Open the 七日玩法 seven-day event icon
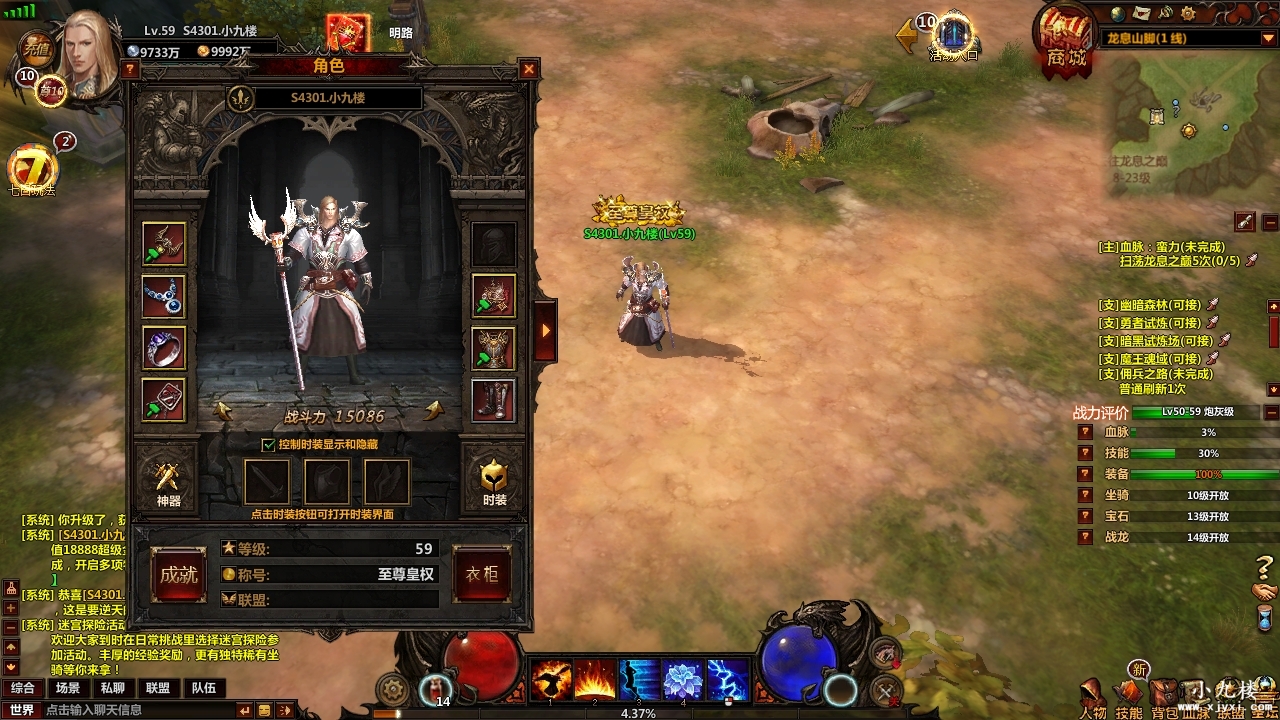The width and height of the screenshot is (1280, 720). 33,170
